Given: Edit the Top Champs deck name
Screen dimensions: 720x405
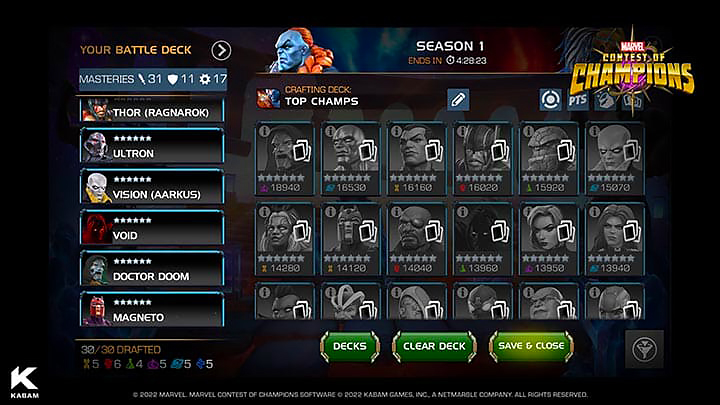Looking at the screenshot, I should pos(457,98).
